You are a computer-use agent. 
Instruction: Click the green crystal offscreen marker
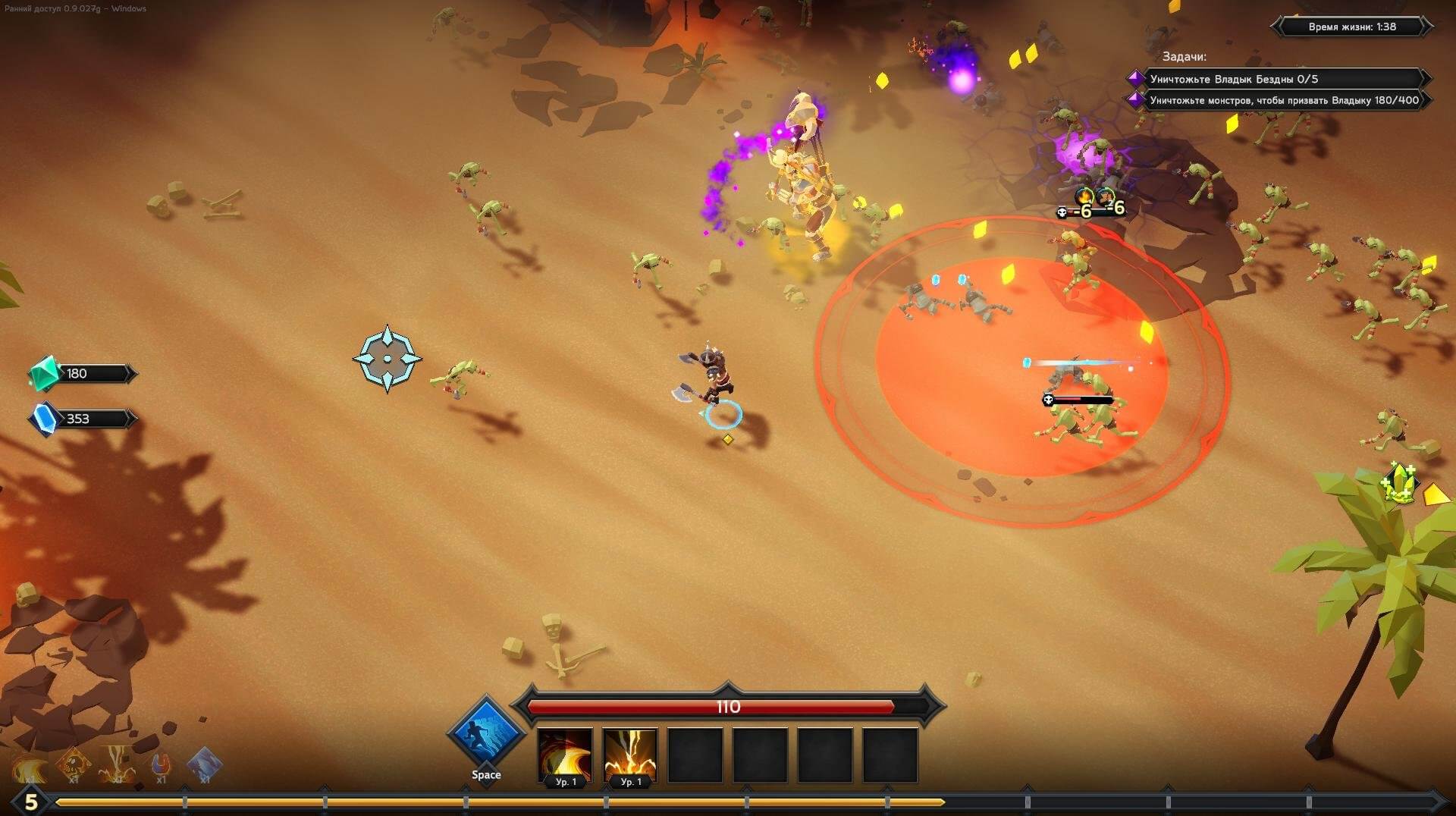[x=1400, y=482]
